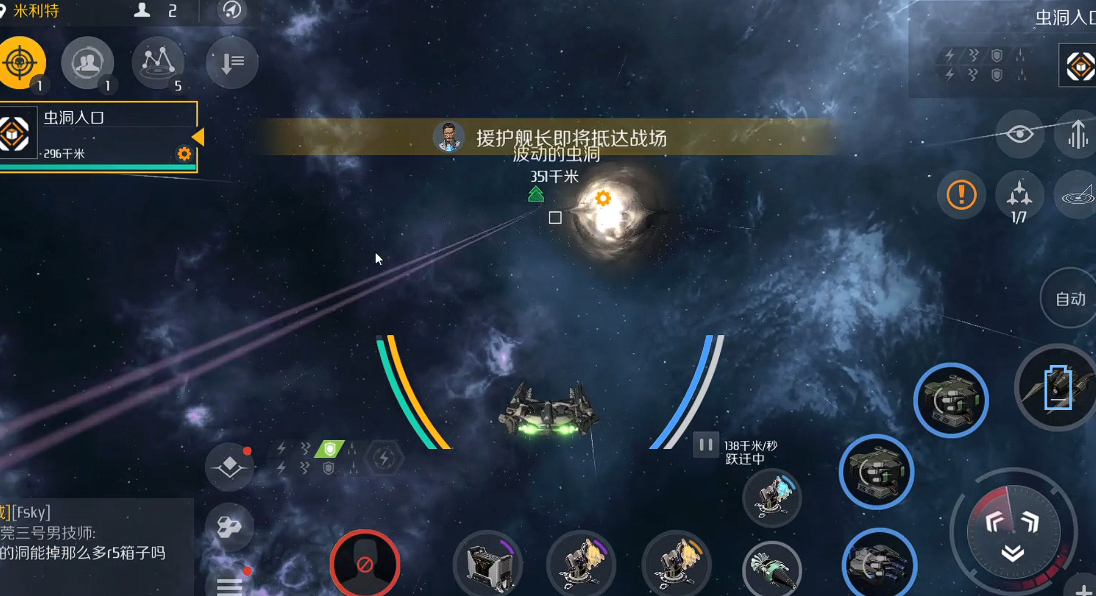The image size is (1096, 596).
Task: Open the orange exclamation alert button
Action: 961,194
